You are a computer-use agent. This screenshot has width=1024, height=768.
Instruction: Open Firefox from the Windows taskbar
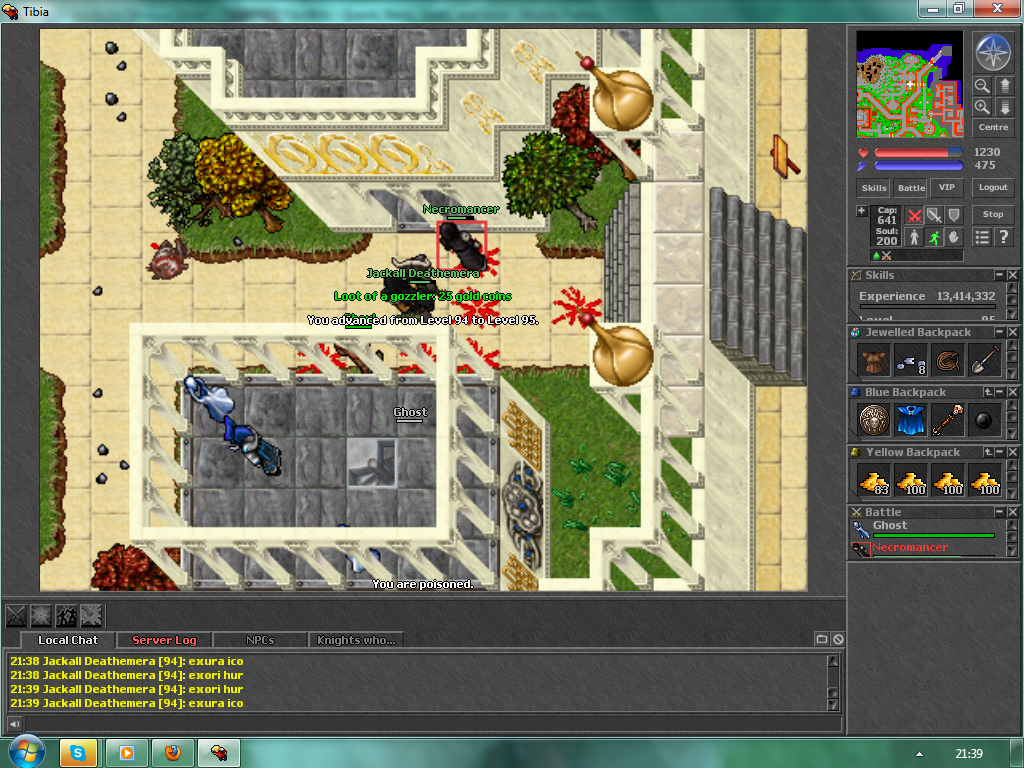[x=174, y=752]
